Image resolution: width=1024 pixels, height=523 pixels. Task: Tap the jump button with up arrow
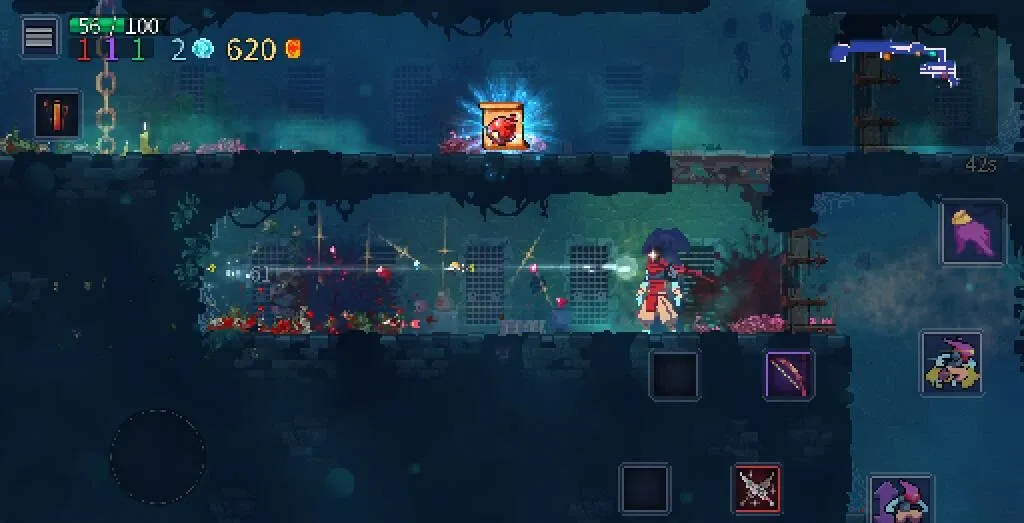[x=901, y=500]
